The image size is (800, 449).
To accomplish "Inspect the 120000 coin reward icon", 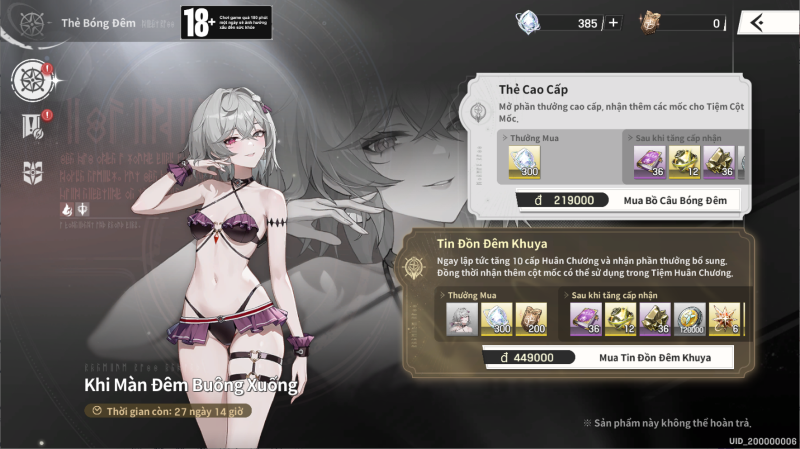I will [689, 318].
